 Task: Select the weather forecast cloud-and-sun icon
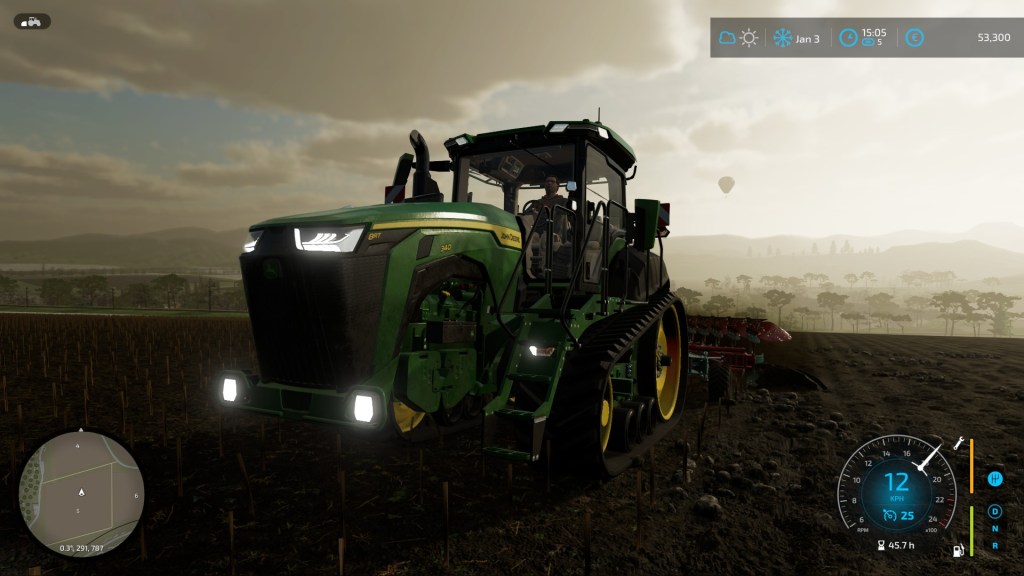[737, 38]
